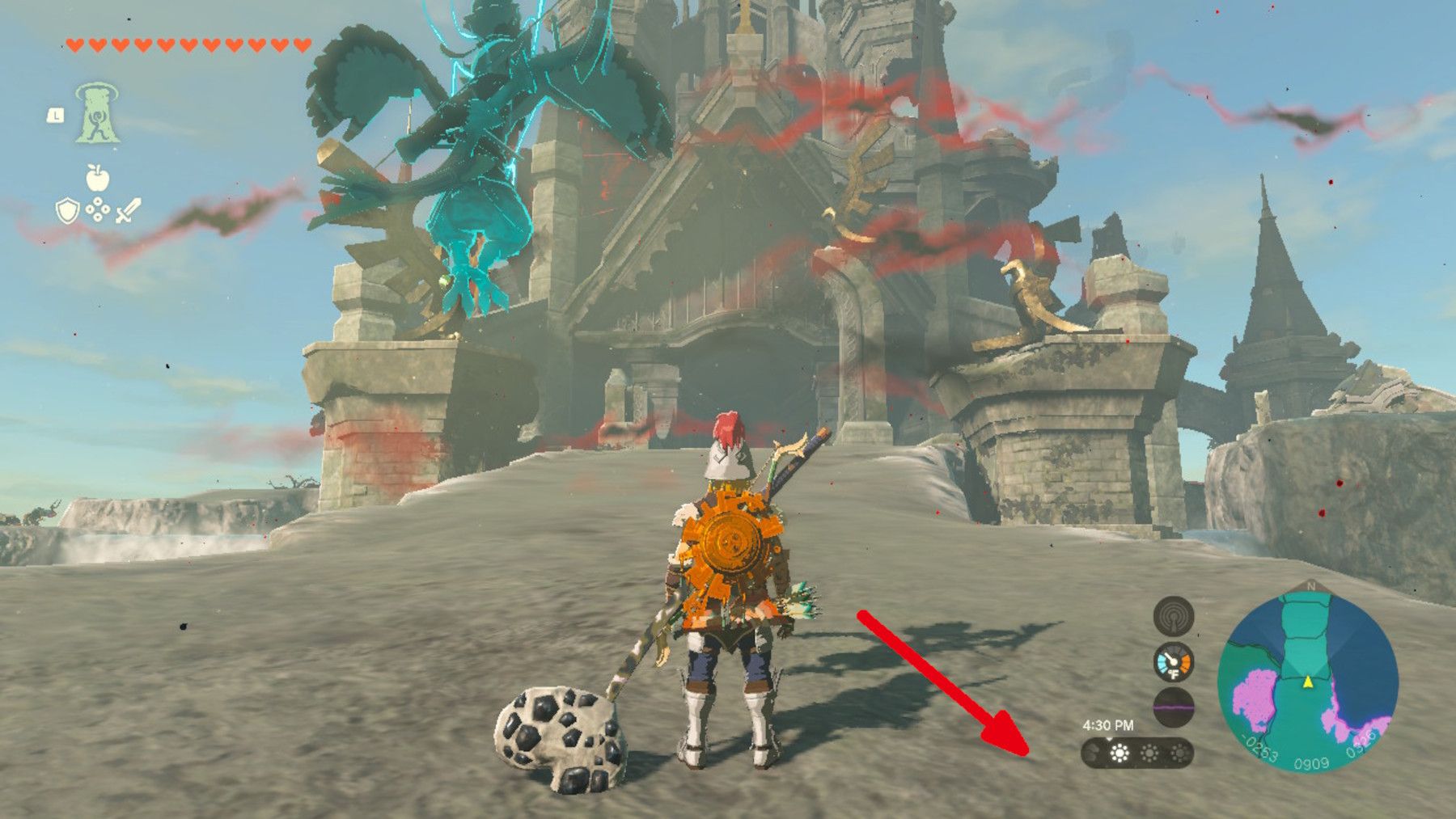Click the yellow player arrow on minimap

1308,682
